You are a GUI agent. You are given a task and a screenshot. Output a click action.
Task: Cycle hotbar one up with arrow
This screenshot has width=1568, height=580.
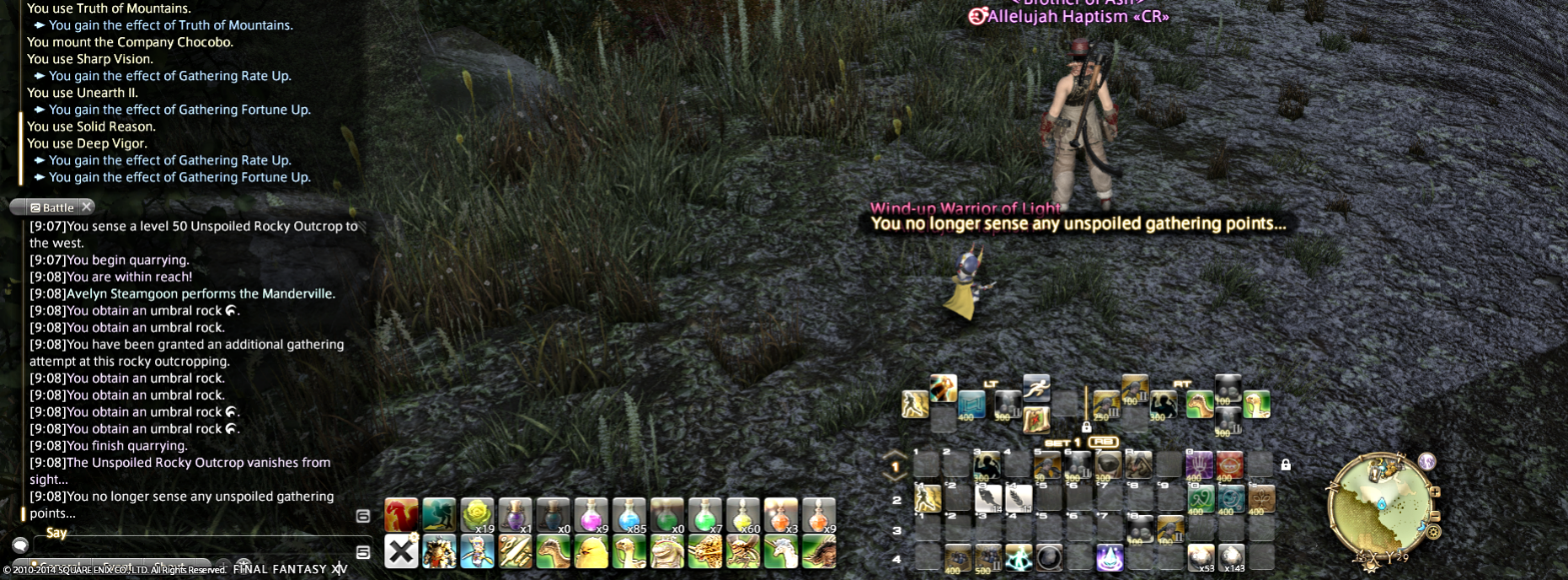click(895, 455)
